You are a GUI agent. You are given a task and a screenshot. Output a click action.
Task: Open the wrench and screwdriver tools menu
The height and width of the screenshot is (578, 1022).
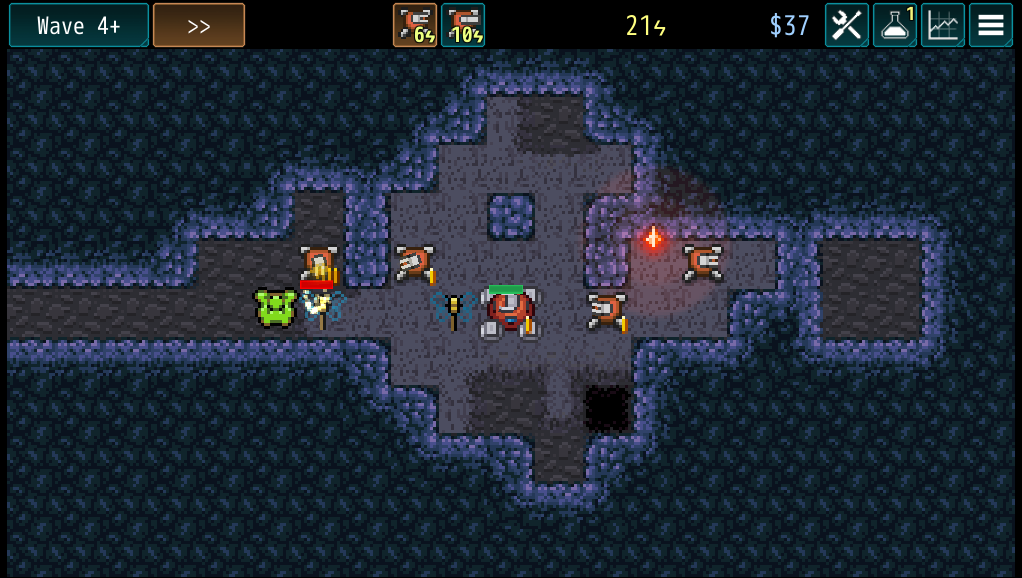point(846,25)
